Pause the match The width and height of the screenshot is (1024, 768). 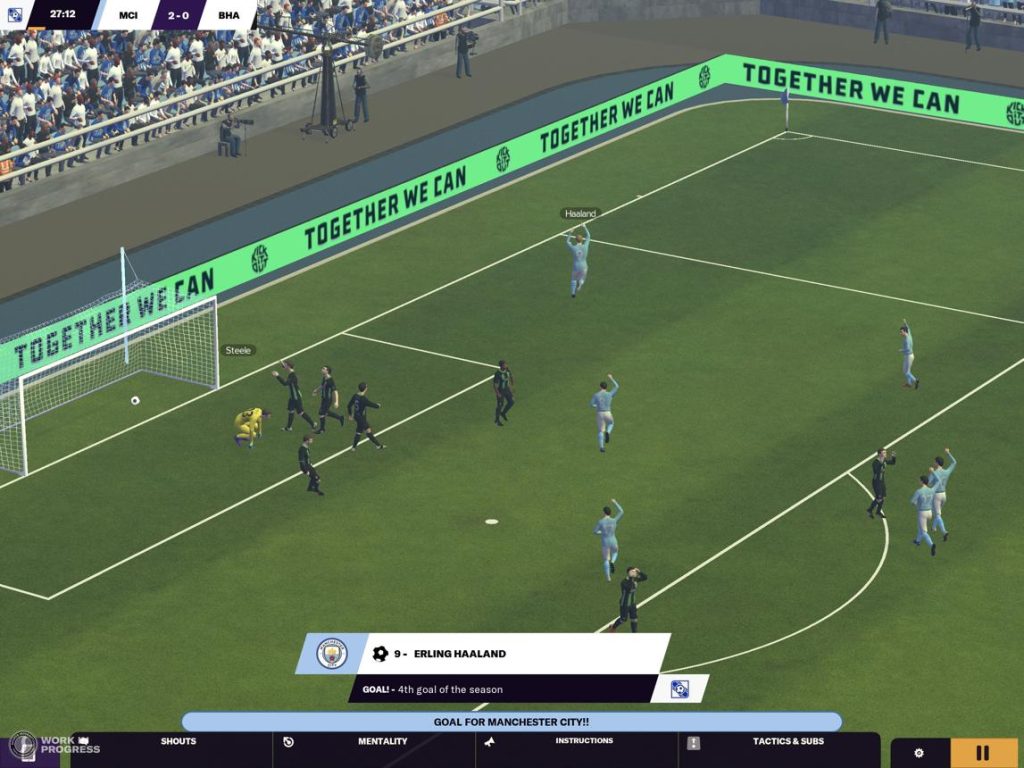pos(983,753)
